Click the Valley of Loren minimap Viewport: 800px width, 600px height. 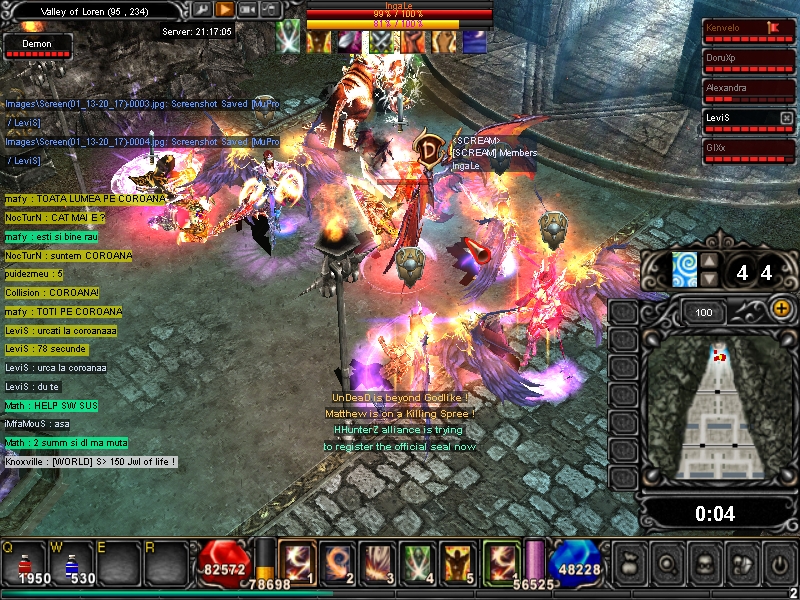[717, 410]
